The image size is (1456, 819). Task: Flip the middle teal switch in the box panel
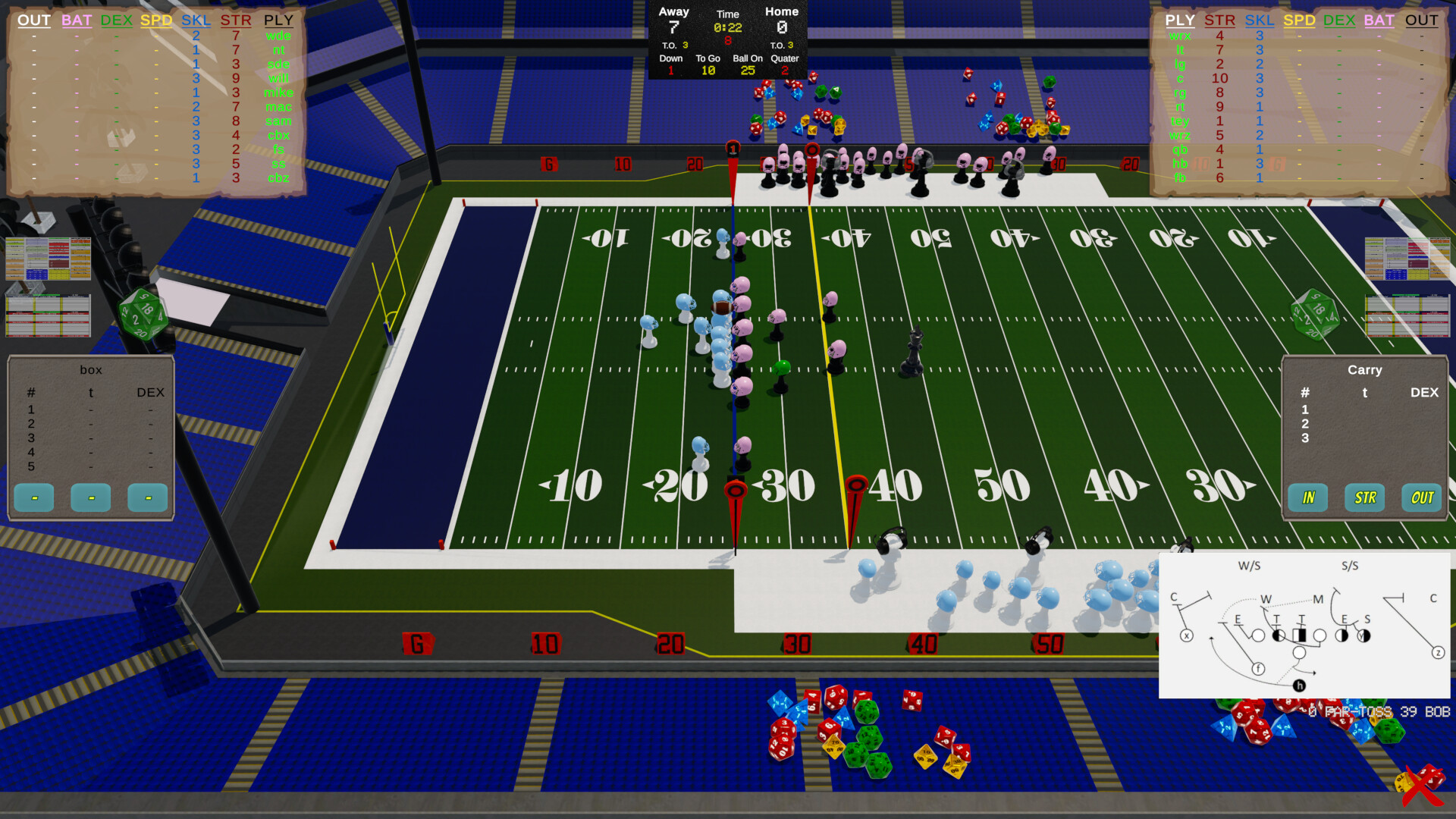(x=89, y=498)
